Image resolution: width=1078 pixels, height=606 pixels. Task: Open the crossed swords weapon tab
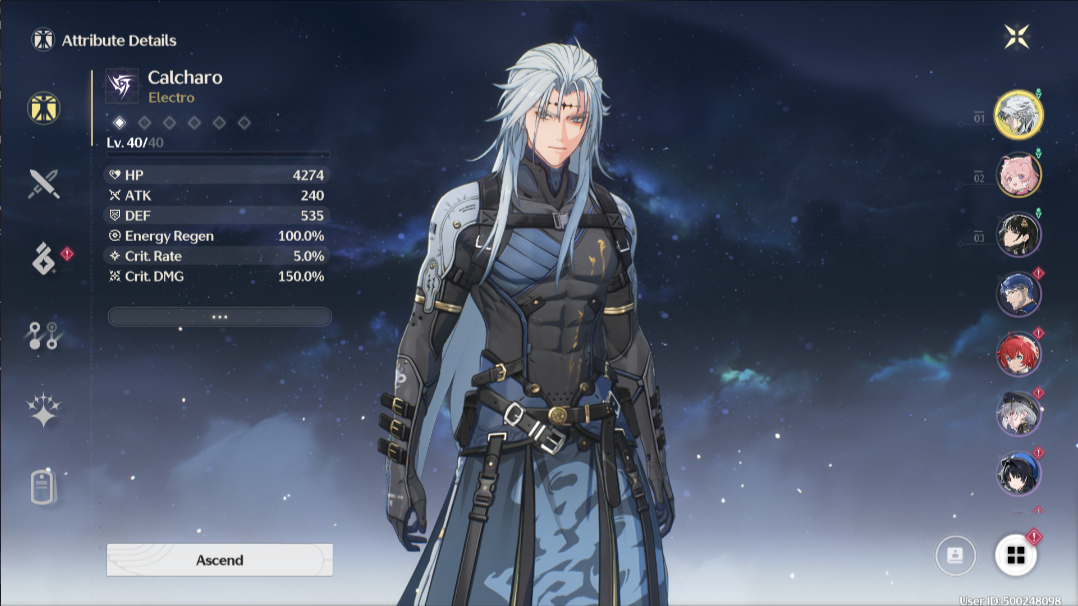tap(44, 183)
